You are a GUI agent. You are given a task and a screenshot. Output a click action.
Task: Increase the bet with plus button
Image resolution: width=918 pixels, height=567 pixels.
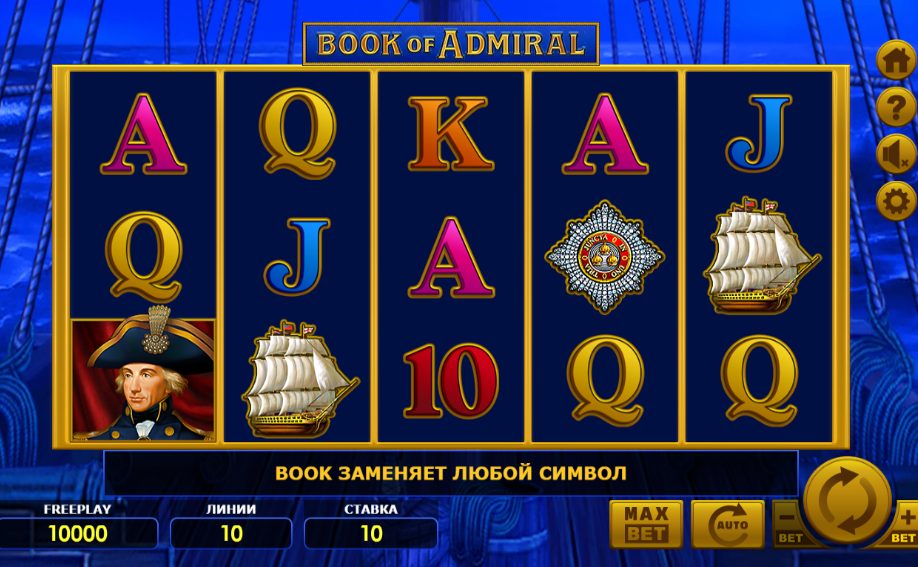coord(906,524)
